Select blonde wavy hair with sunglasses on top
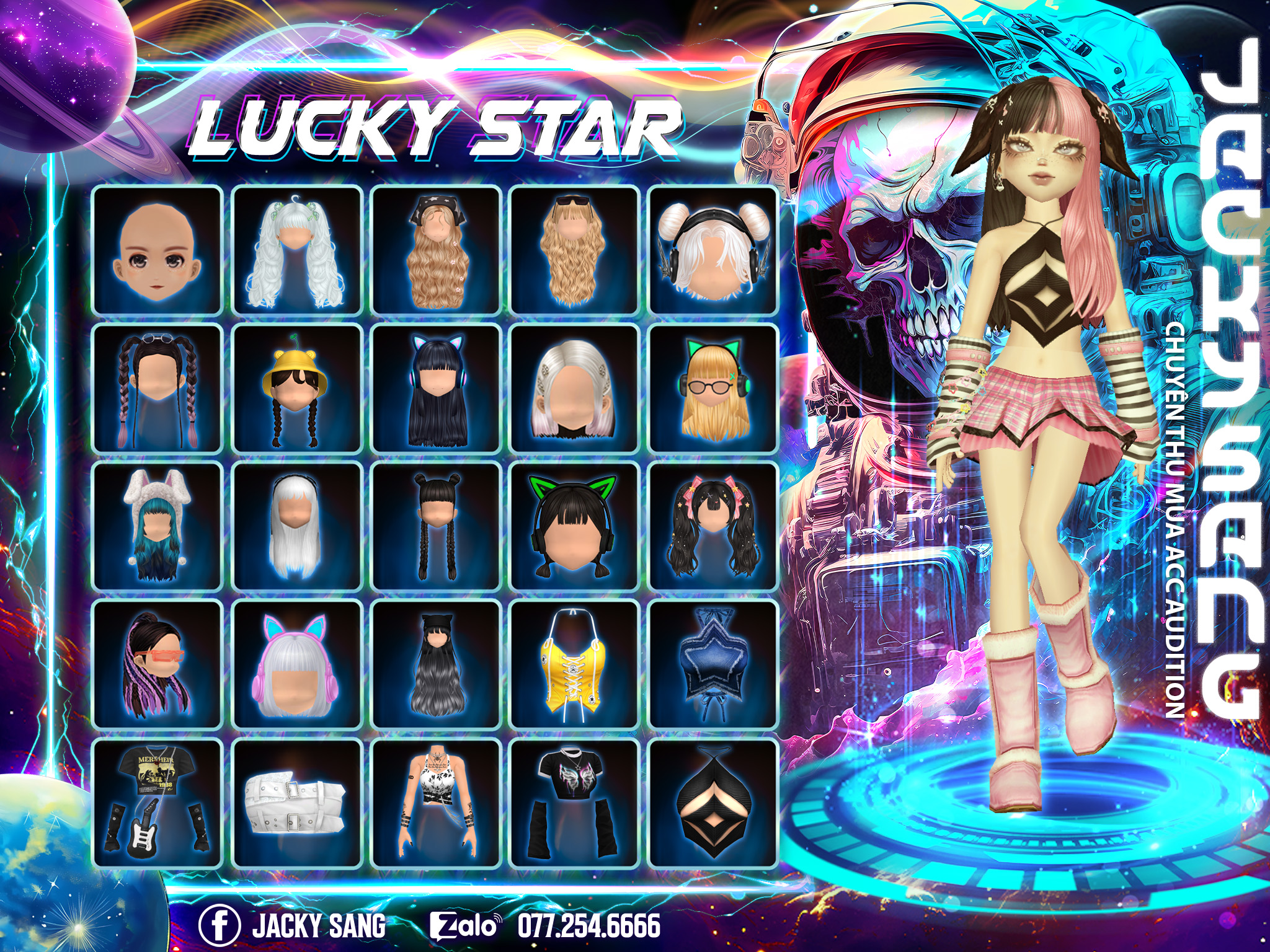The width and height of the screenshot is (1270, 952). tap(574, 249)
